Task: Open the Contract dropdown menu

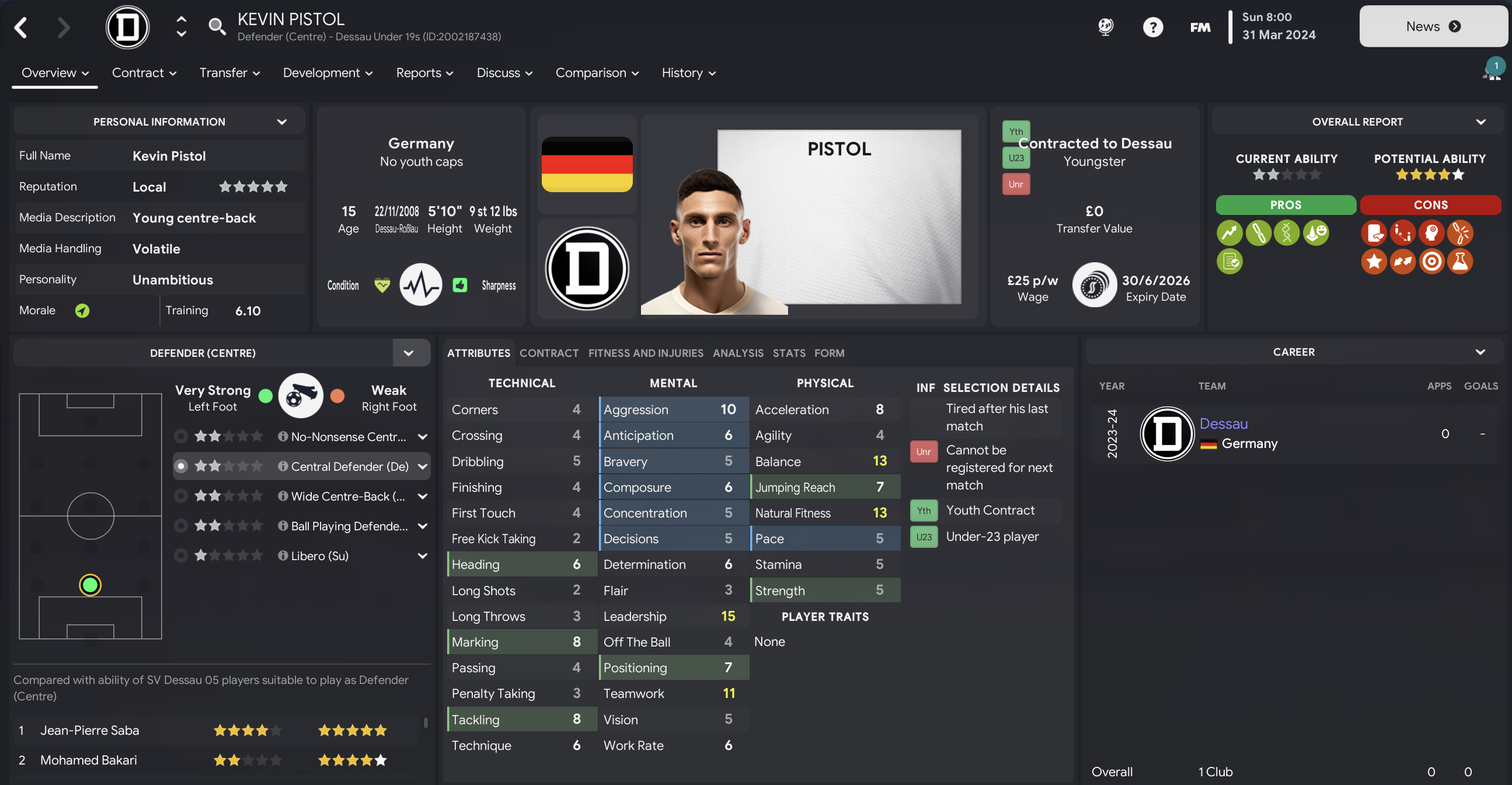Action: 144,73
